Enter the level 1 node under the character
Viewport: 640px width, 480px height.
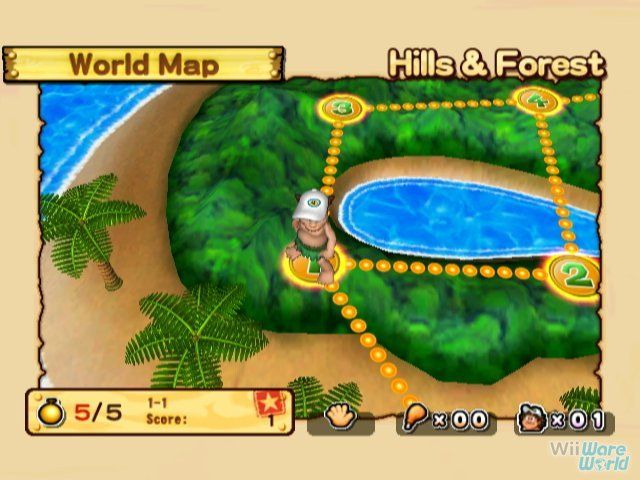click(x=313, y=266)
